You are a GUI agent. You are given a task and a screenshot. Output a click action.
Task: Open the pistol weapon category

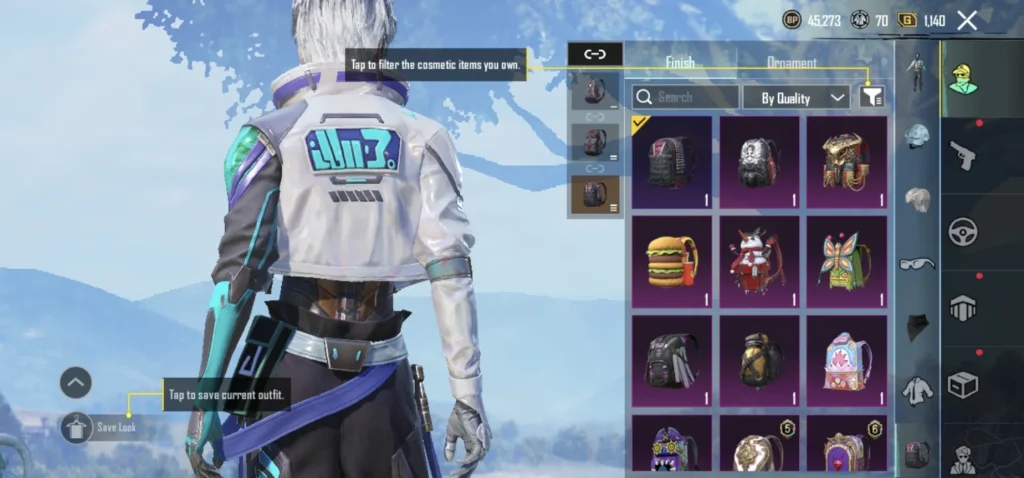(x=962, y=155)
